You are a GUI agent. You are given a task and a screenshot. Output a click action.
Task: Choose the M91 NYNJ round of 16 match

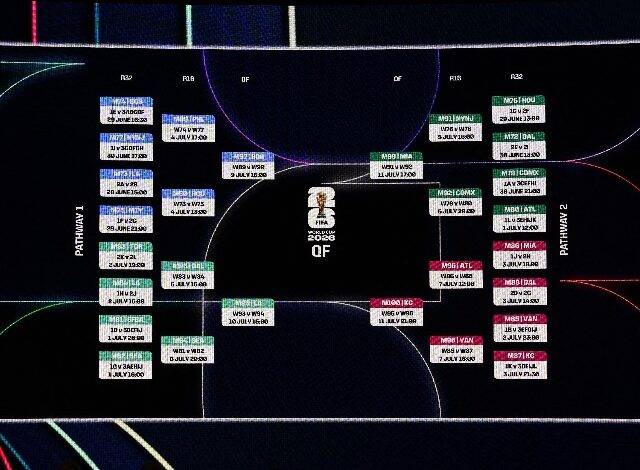pos(455,128)
